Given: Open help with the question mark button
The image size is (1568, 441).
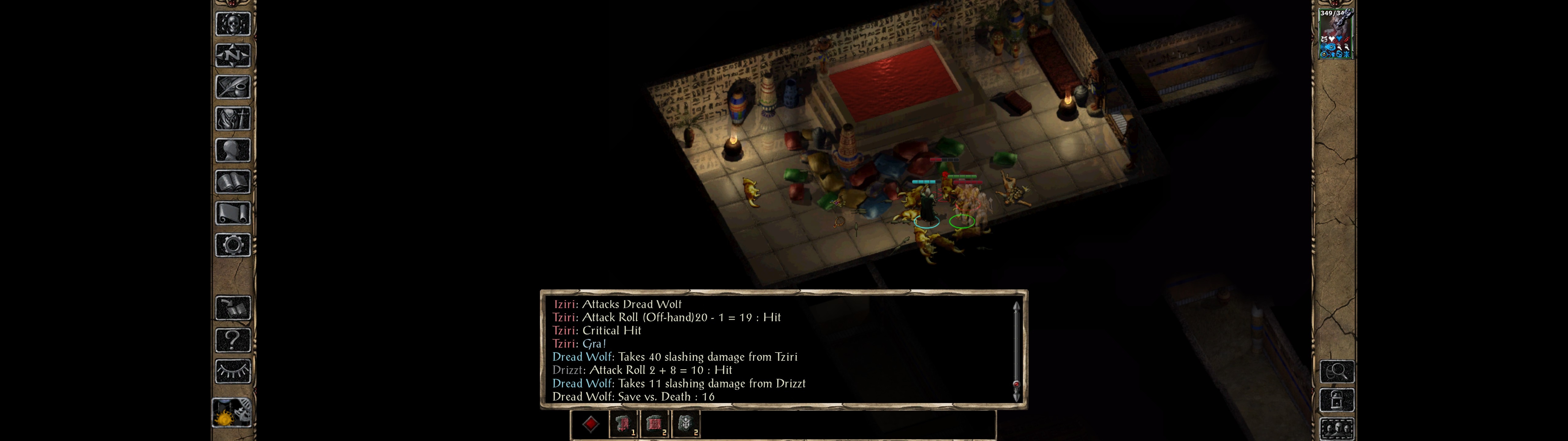Looking at the screenshot, I should 232,339.
